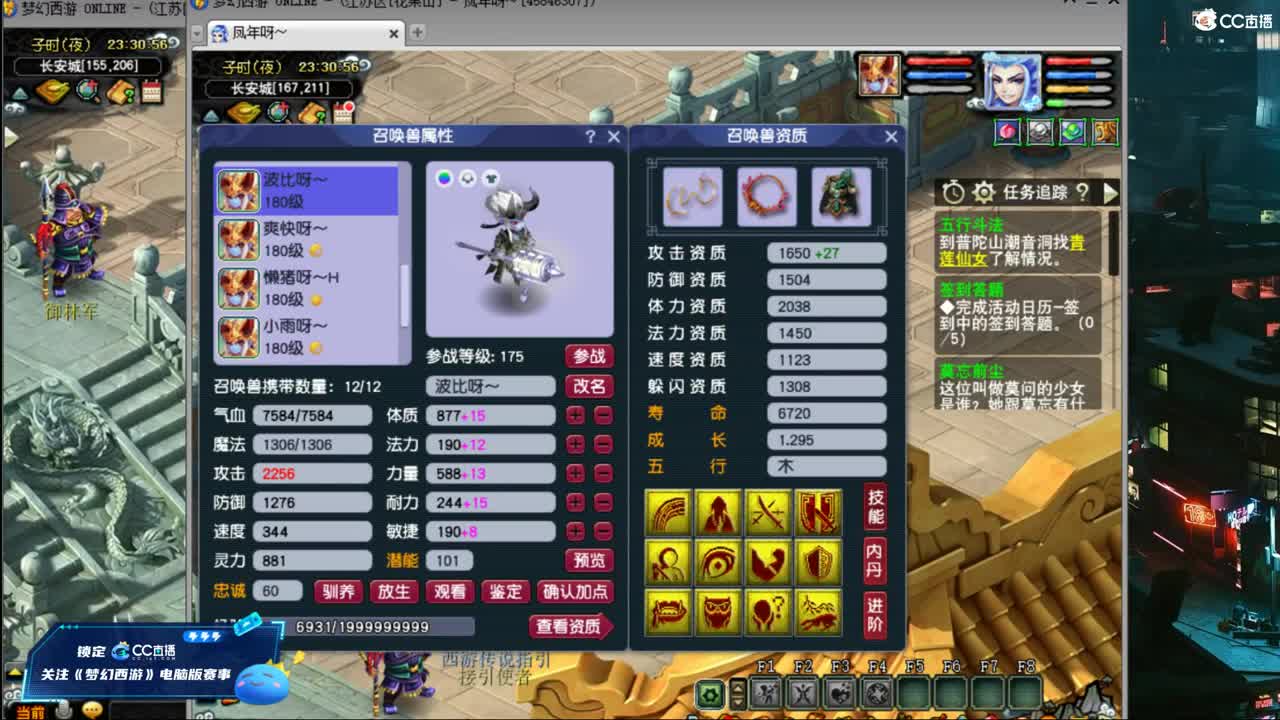
Task: Click the eye-shaped skill icon
Action: (x=716, y=563)
